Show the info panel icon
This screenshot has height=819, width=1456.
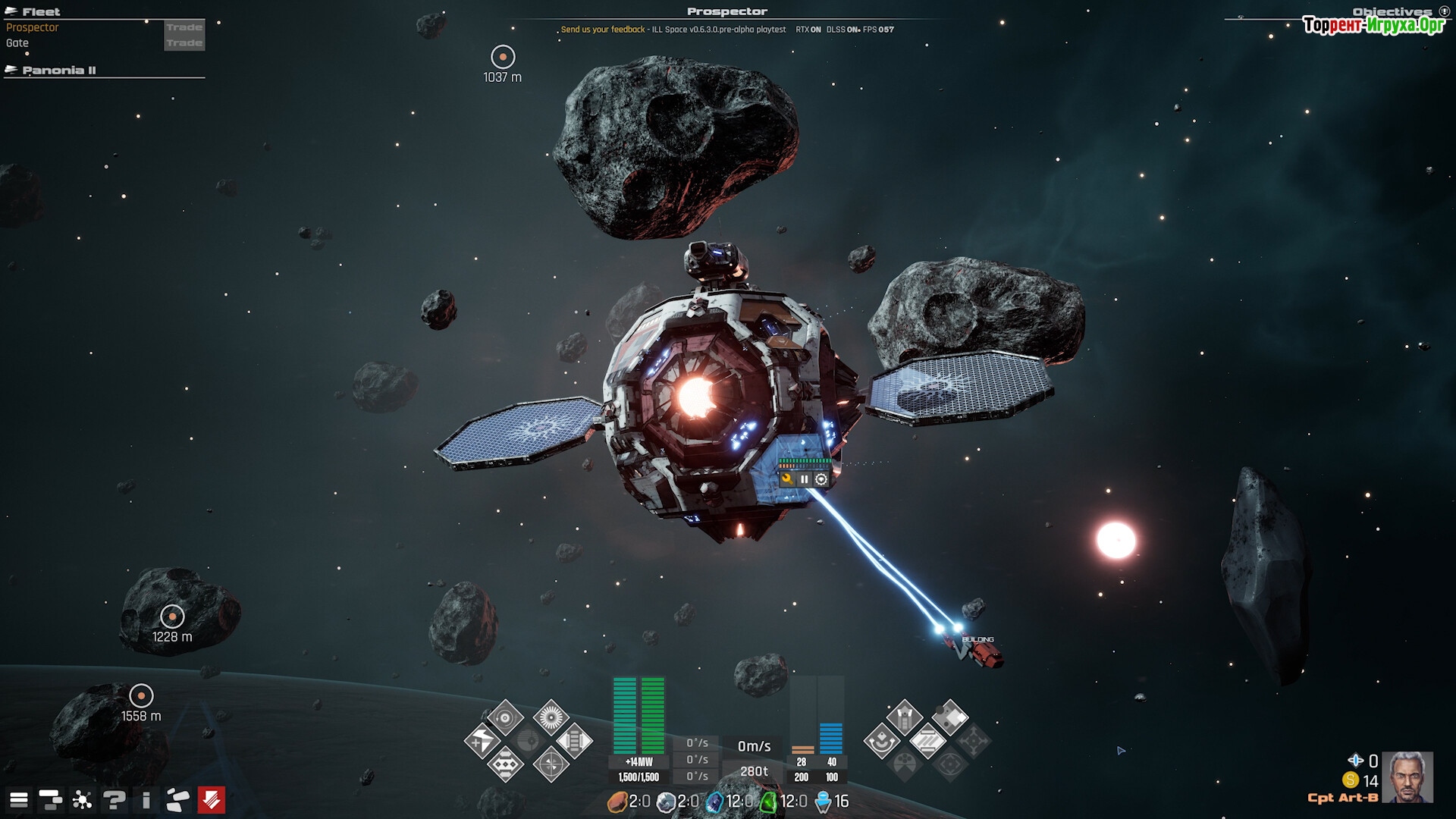click(146, 800)
